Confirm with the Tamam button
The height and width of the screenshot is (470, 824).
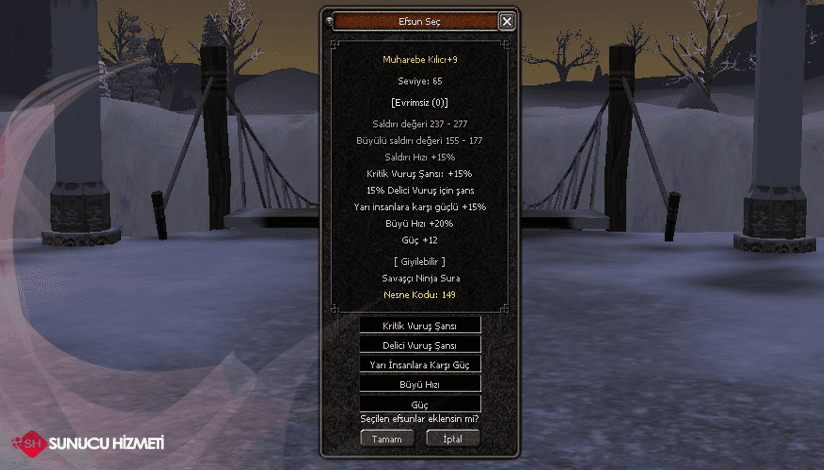pos(386,439)
